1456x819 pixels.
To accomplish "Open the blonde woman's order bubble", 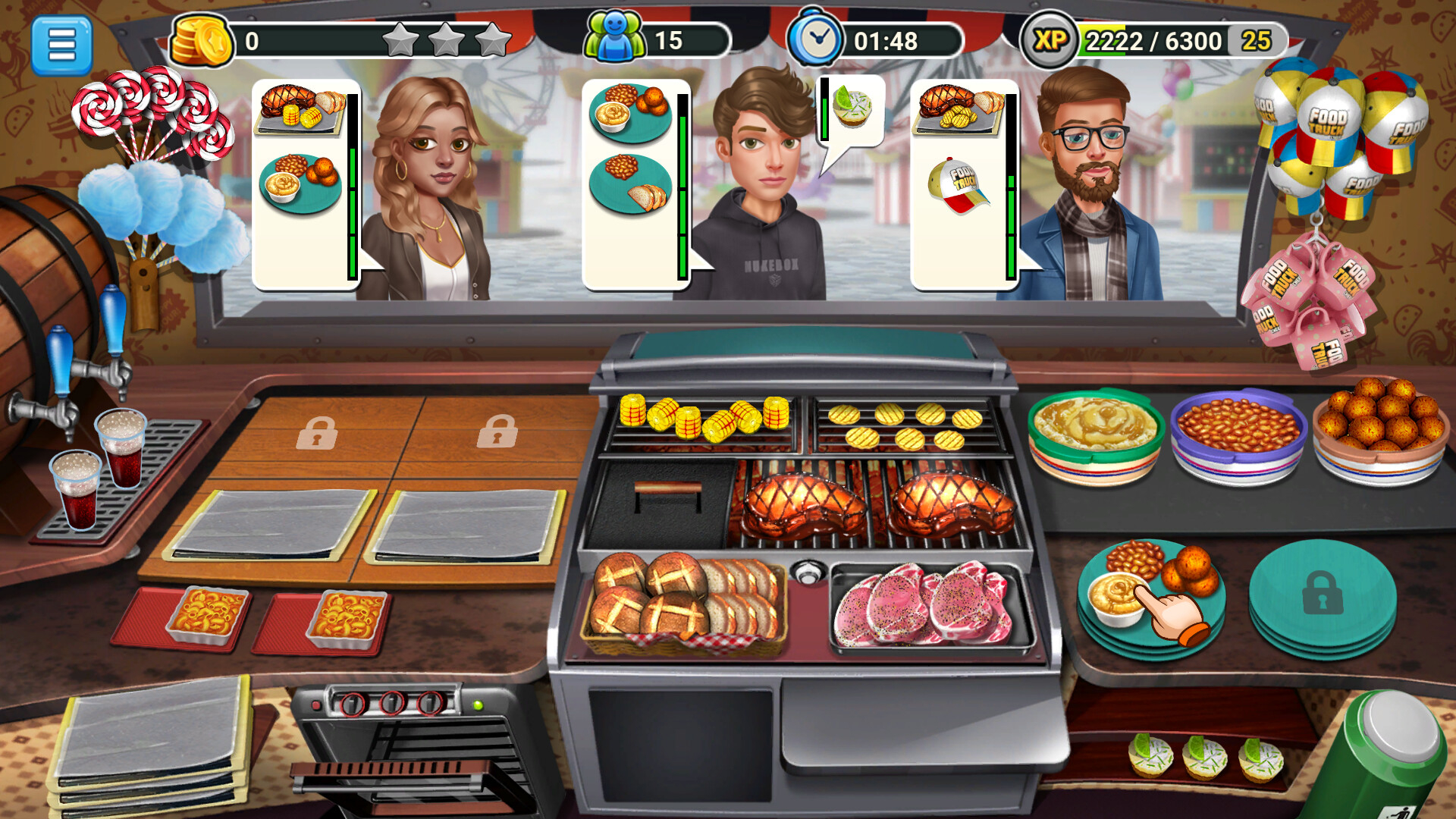I will click(302, 182).
